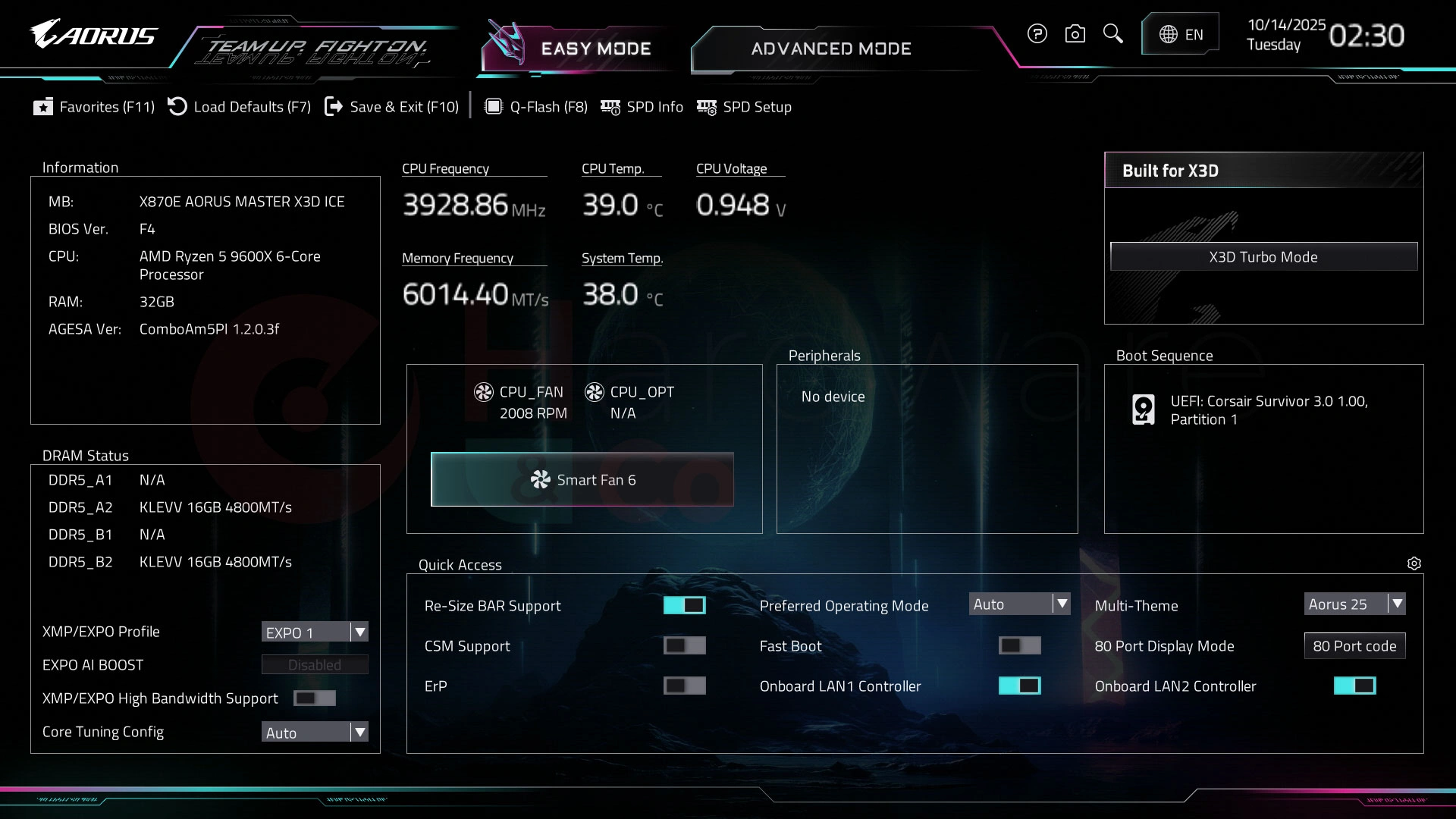Toggle Onboard LAN2 Controller switch
This screenshot has height=819, width=1456.
[1354, 686]
